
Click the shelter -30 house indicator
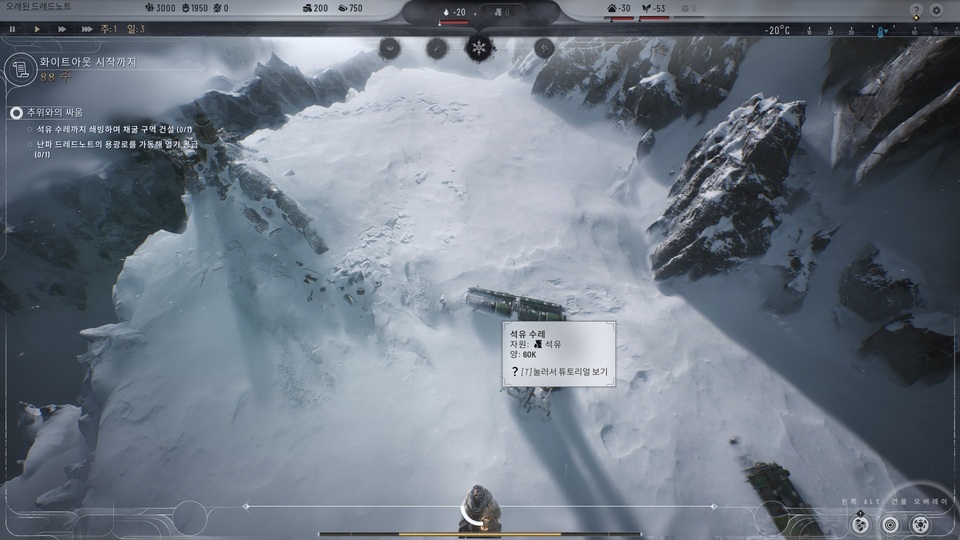point(619,9)
